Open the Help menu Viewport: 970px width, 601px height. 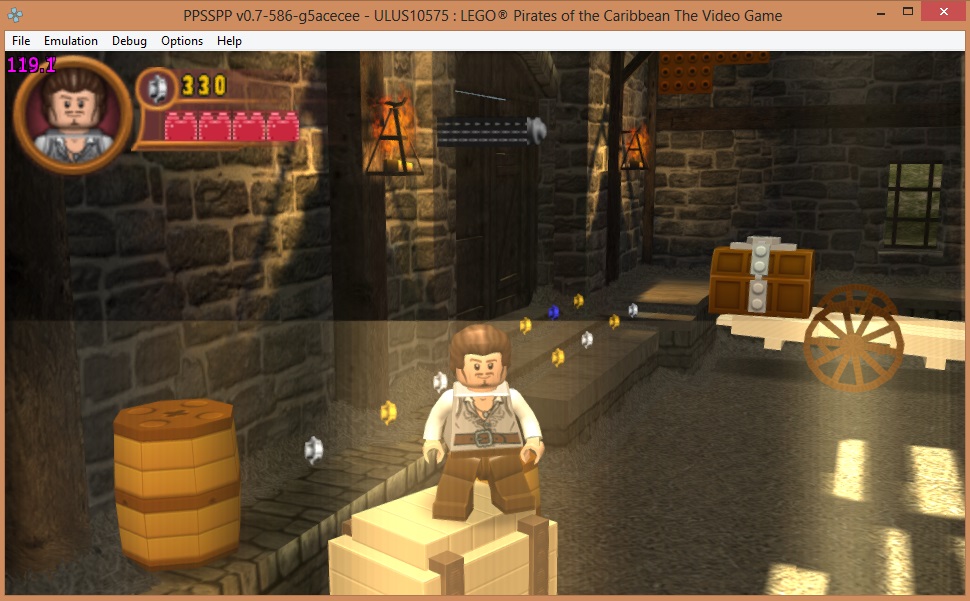pyautogui.click(x=229, y=41)
